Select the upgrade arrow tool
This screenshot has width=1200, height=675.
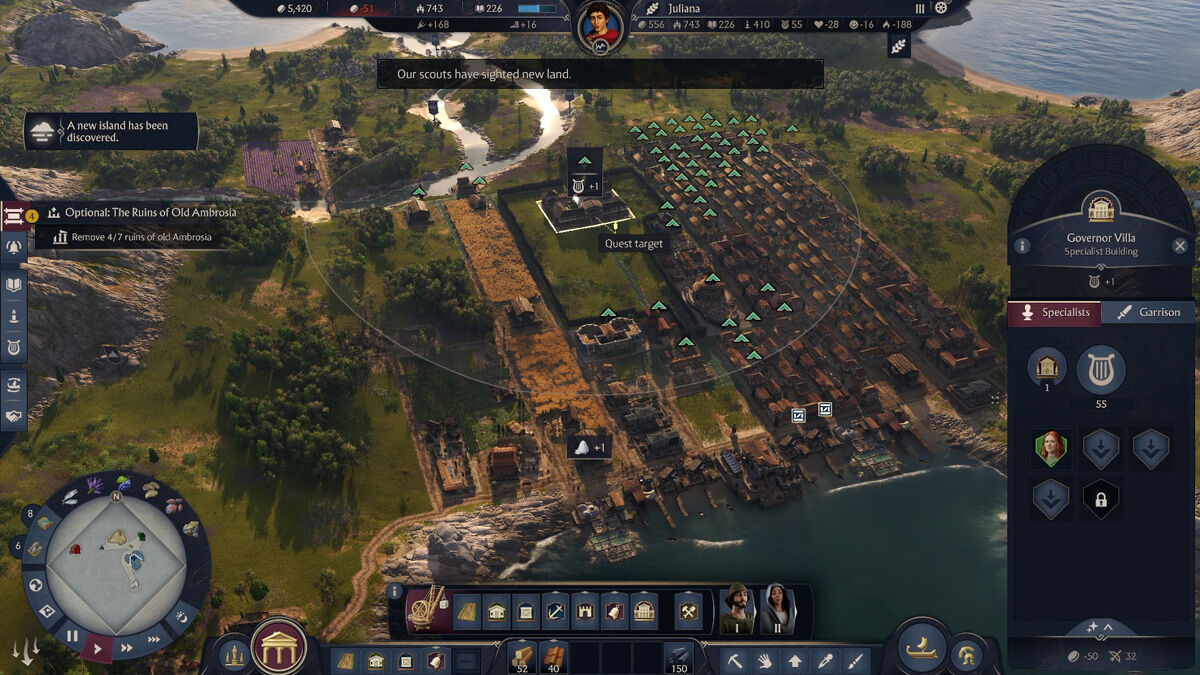tap(795, 661)
